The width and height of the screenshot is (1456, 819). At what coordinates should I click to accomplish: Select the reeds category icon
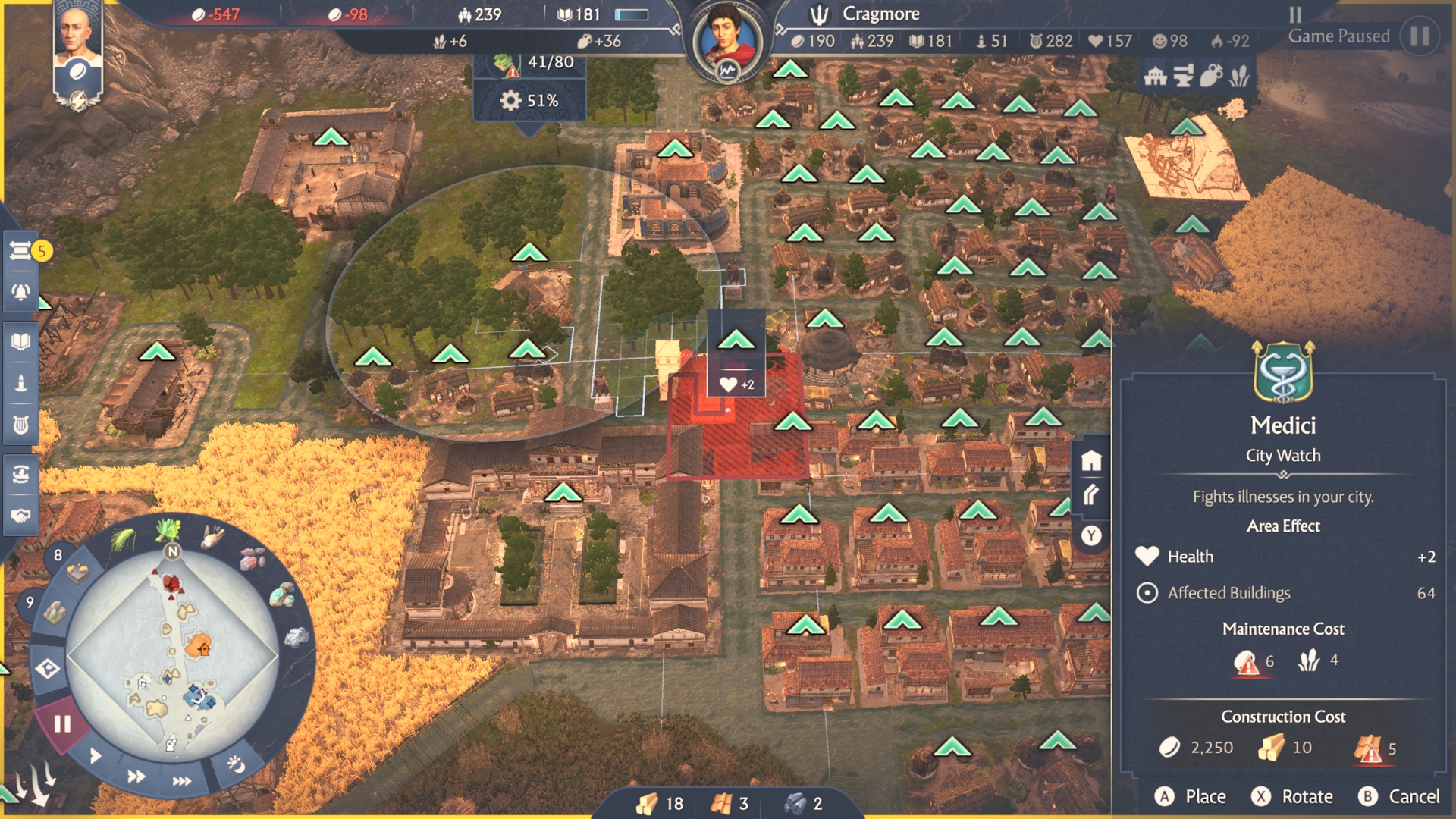pos(1239,76)
